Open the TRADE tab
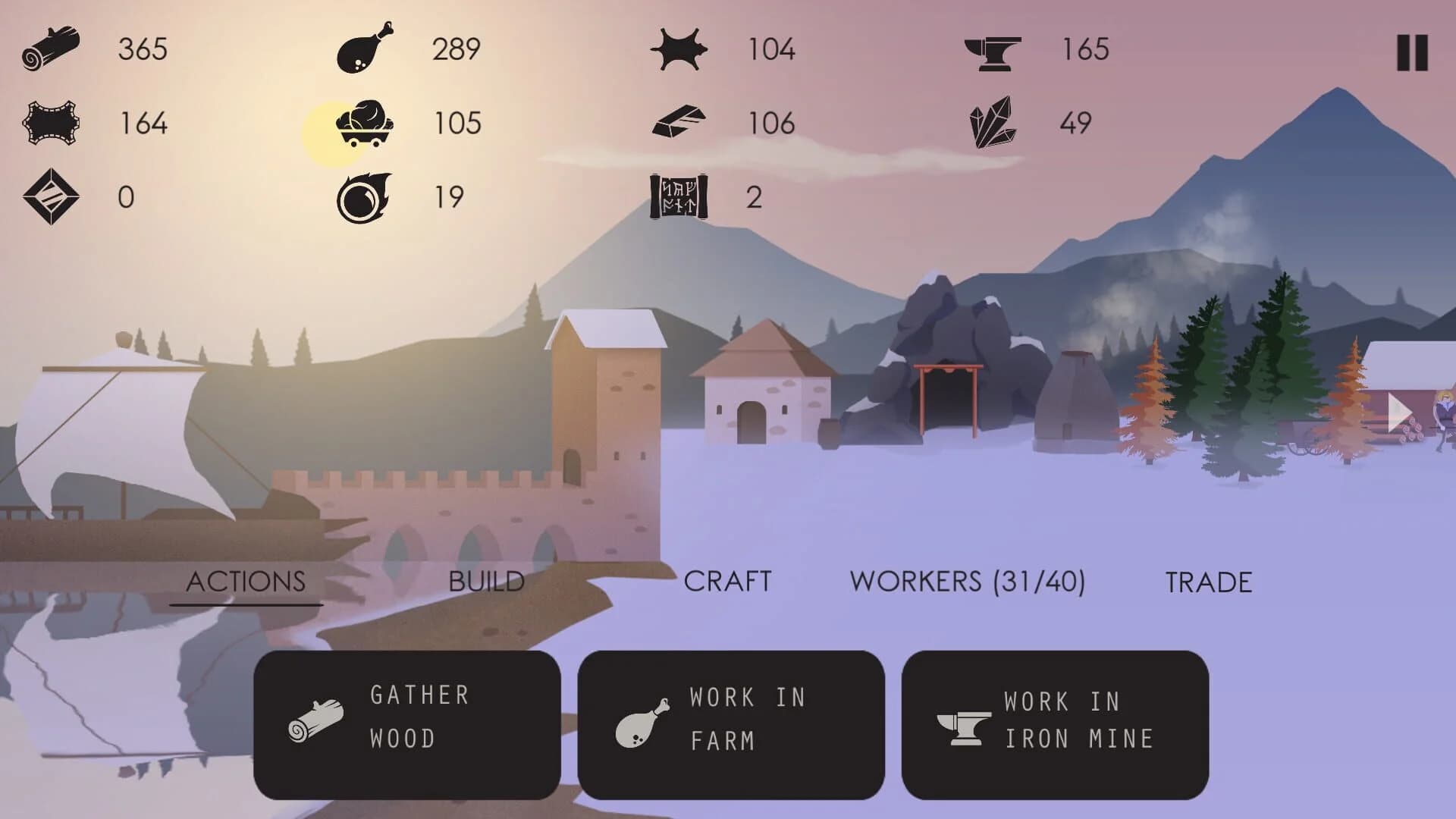The image size is (1456, 819). (x=1210, y=582)
